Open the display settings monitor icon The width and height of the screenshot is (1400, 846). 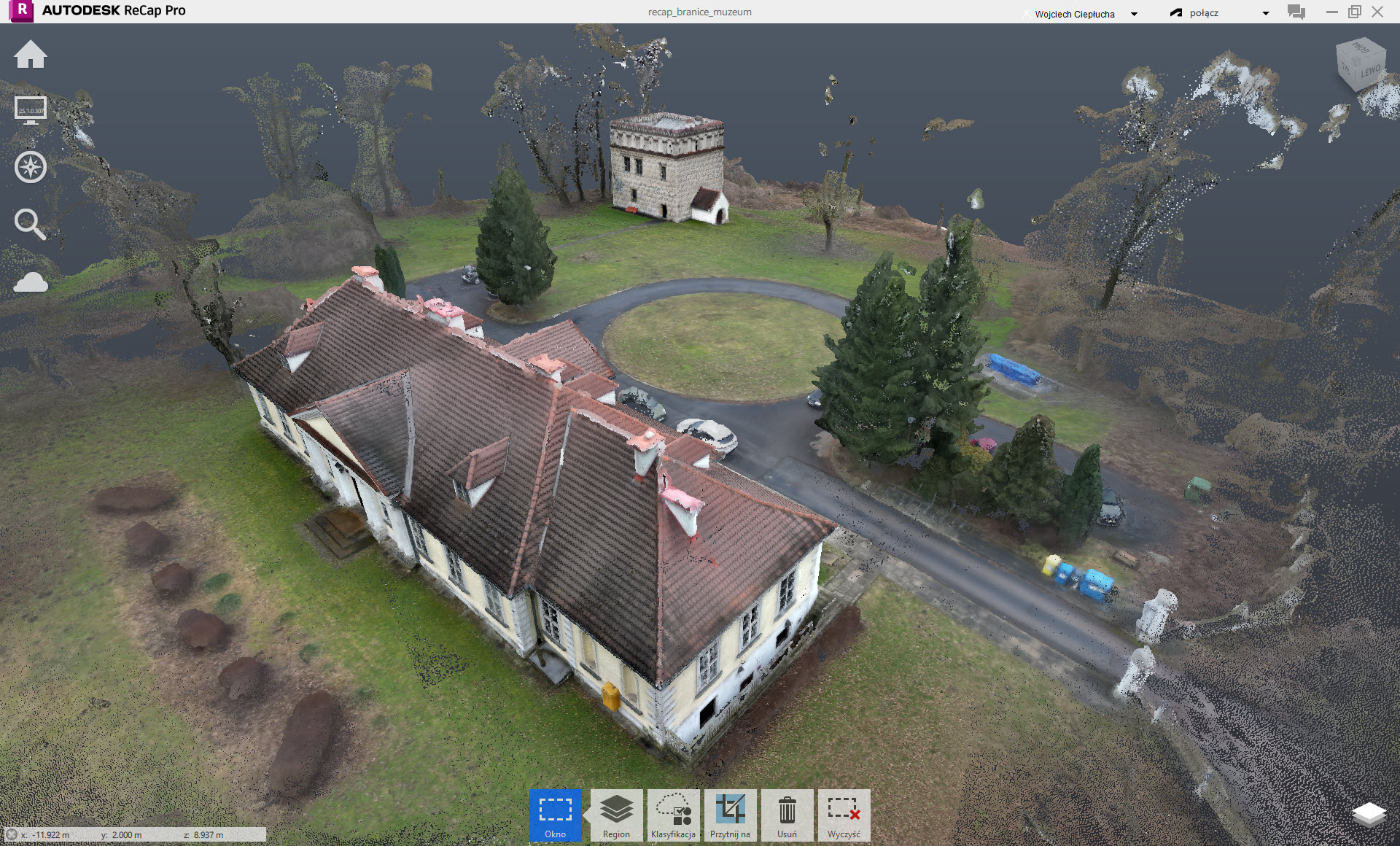click(x=31, y=110)
